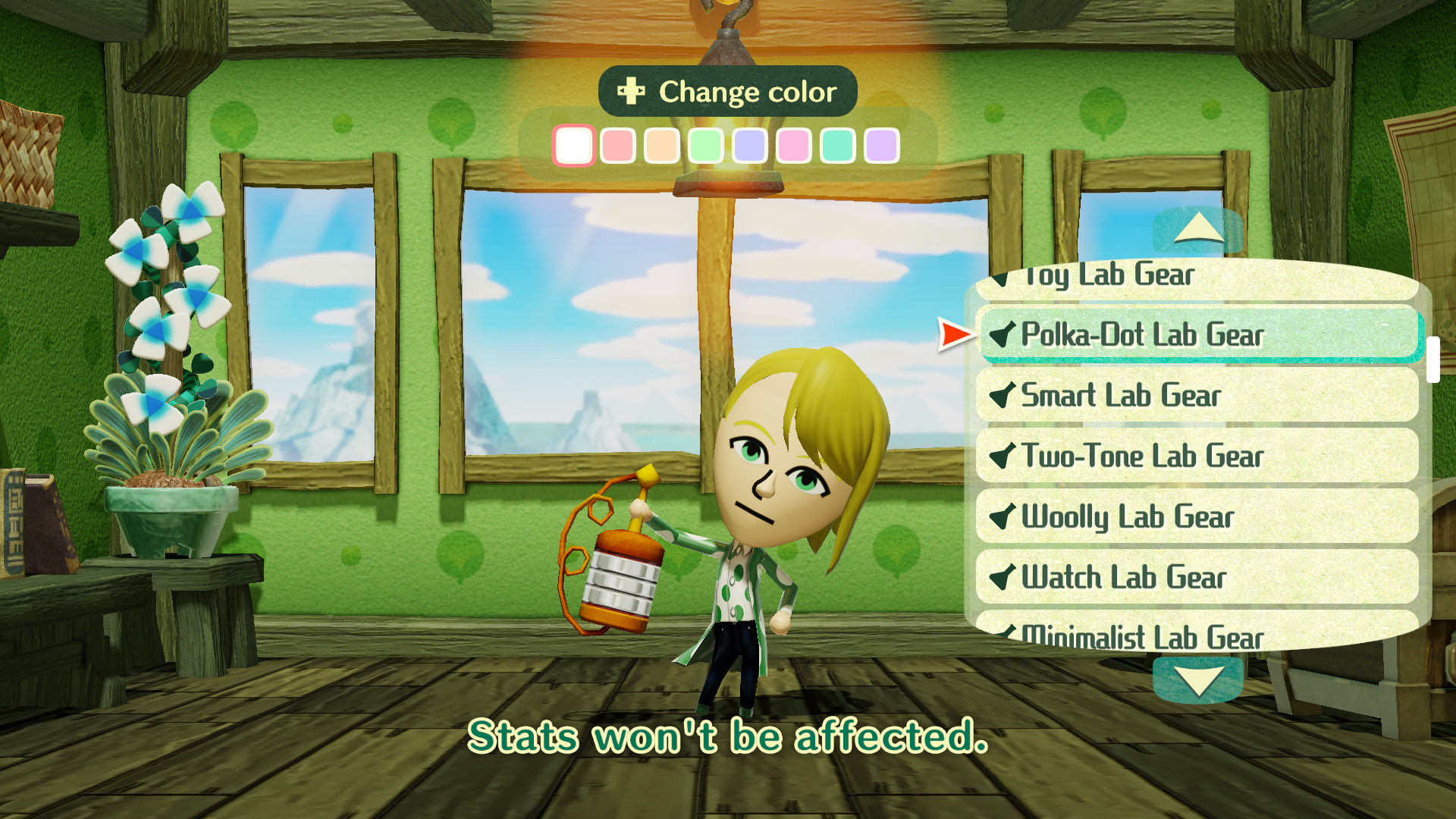Open the Change color option
Screen dimensions: 1456x819
pyautogui.click(x=728, y=92)
